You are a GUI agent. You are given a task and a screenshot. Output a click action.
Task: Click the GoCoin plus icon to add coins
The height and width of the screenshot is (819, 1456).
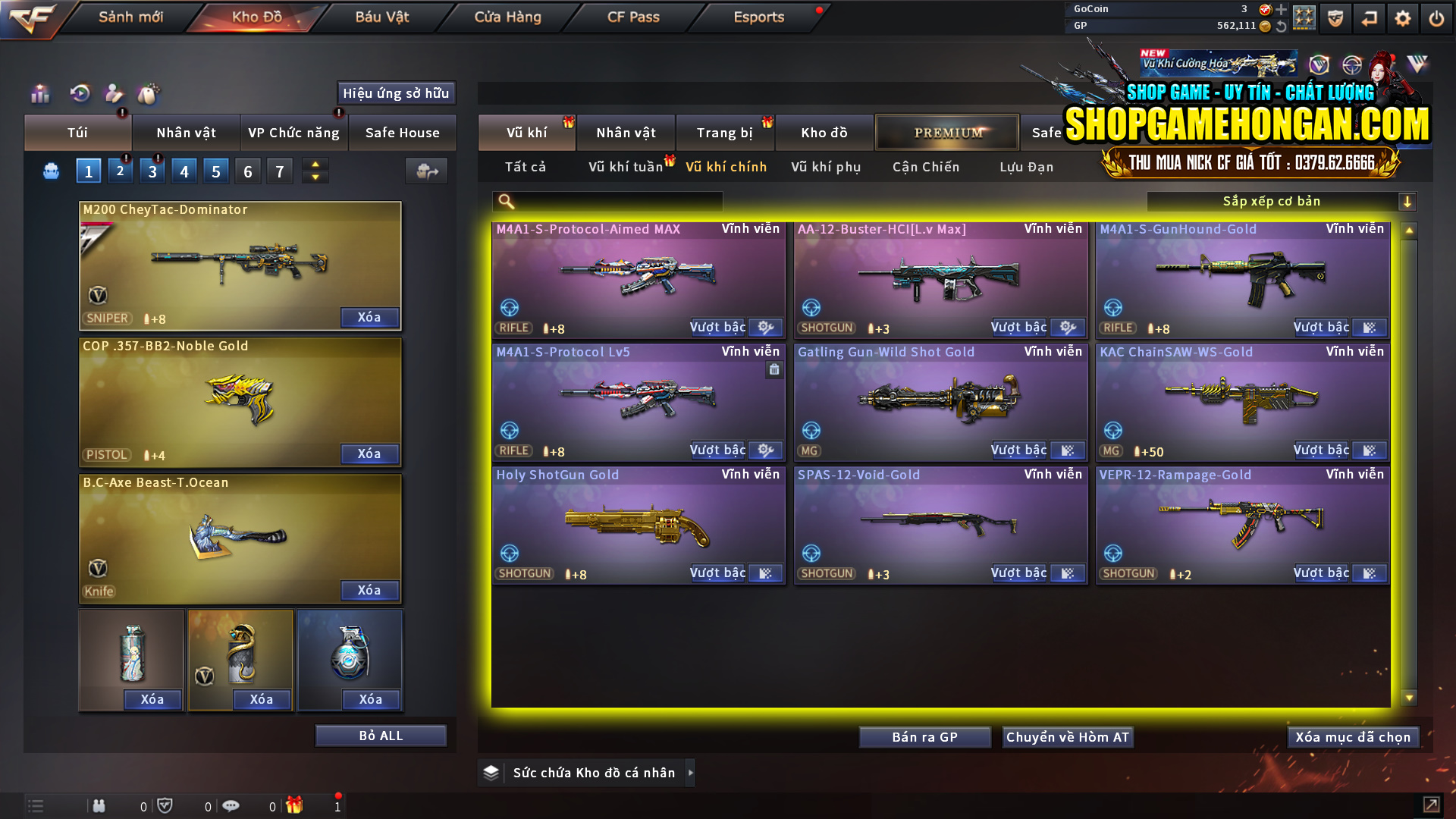(1281, 10)
